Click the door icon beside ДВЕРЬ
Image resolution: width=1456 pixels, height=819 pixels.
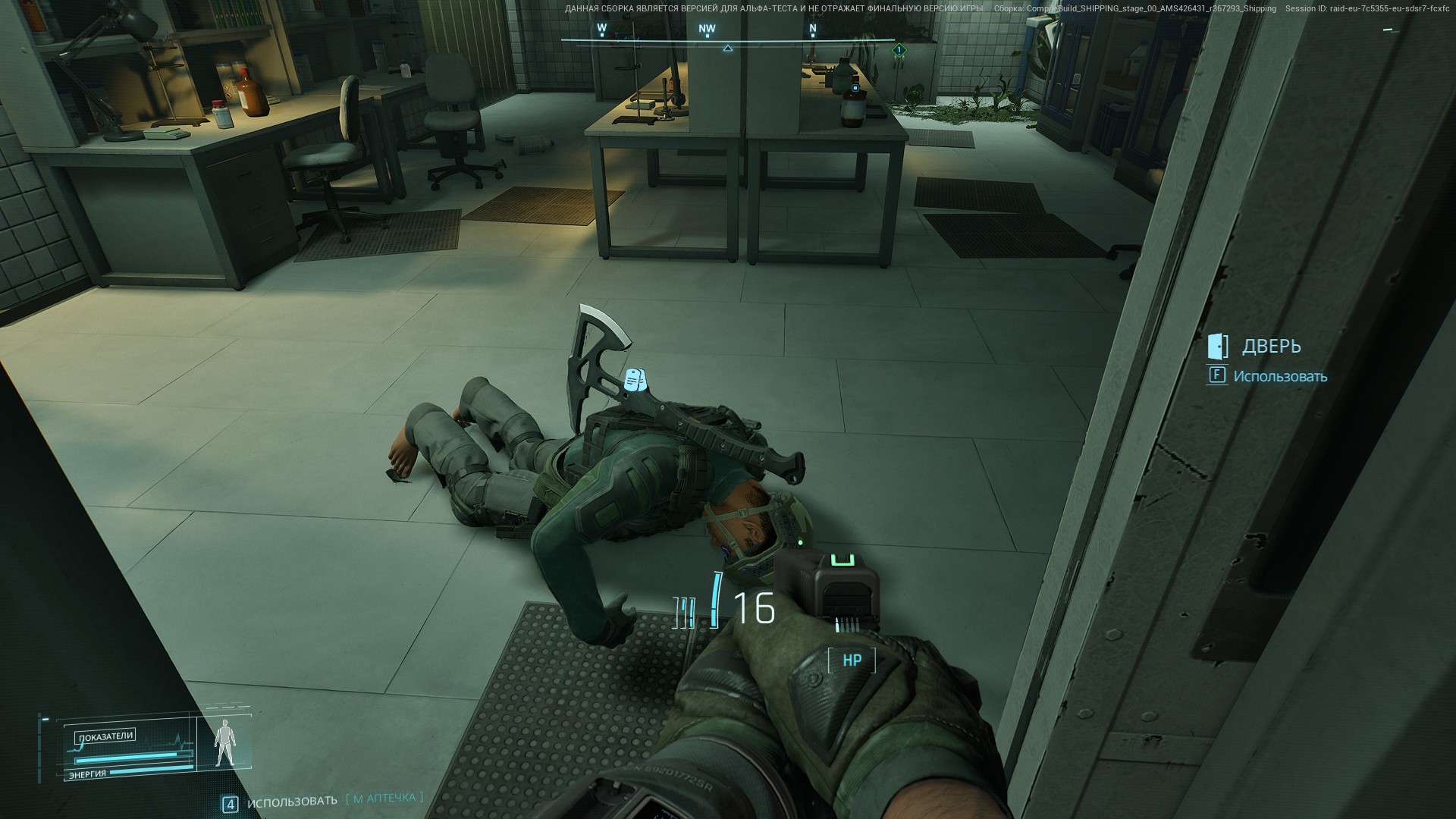click(1218, 346)
